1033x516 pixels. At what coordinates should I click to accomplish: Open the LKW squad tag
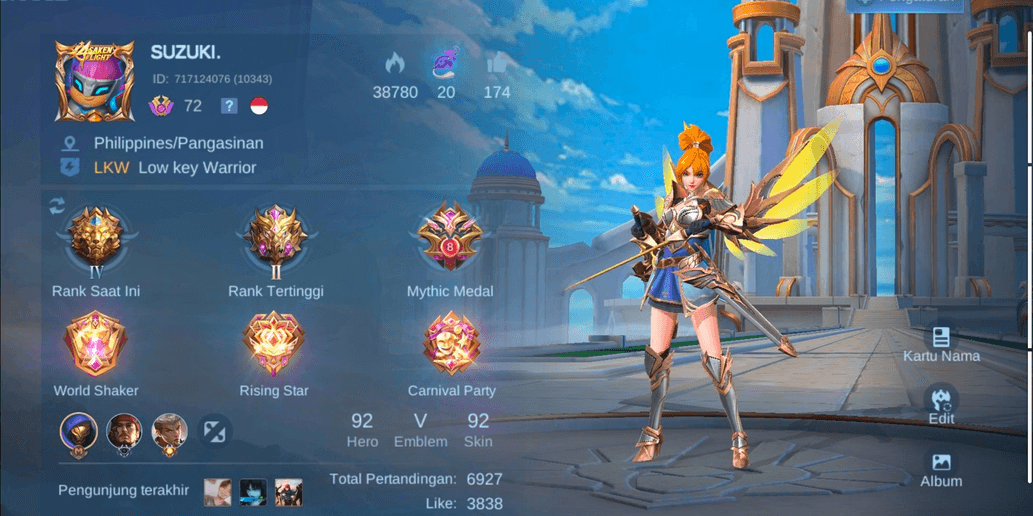pyautogui.click(x=111, y=168)
